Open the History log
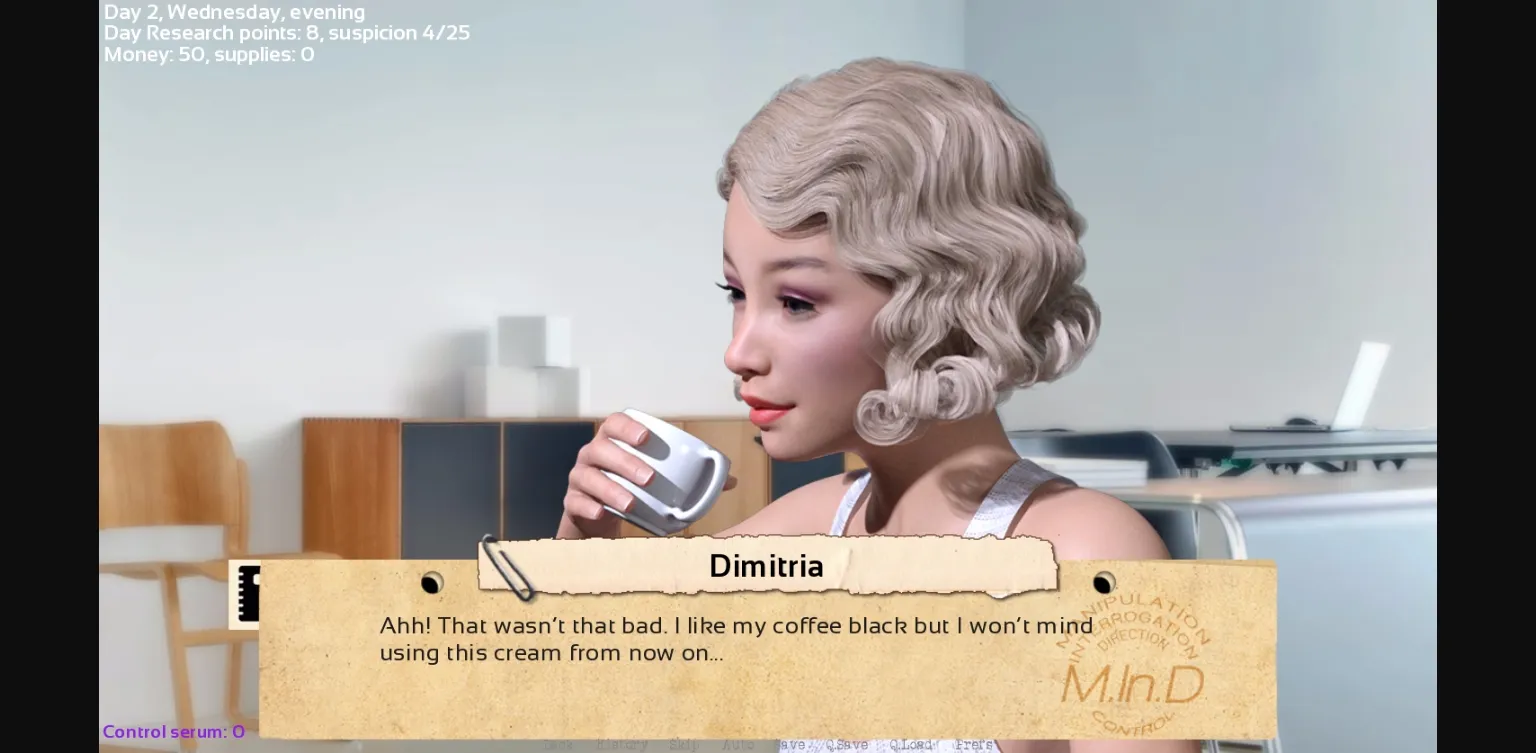1536x753 pixels. pos(622,745)
